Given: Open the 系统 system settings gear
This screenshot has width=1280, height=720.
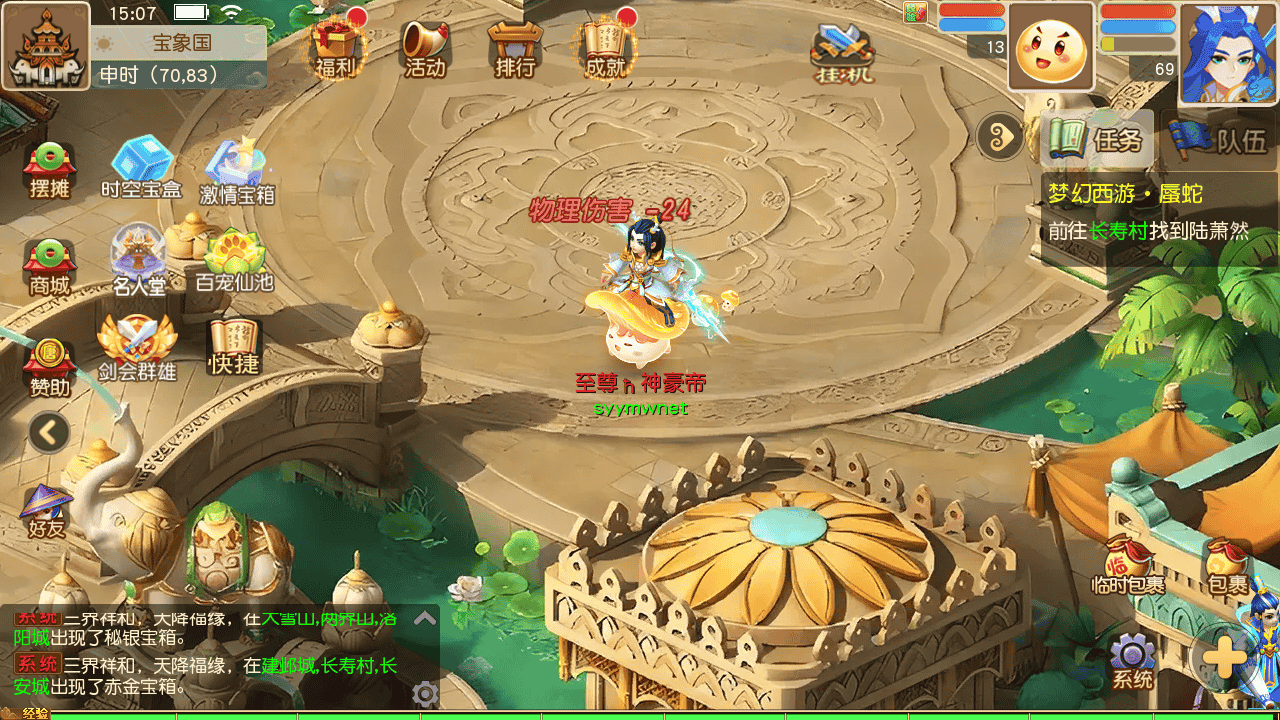Looking at the screenshot, I should (x=1133, y=663).
